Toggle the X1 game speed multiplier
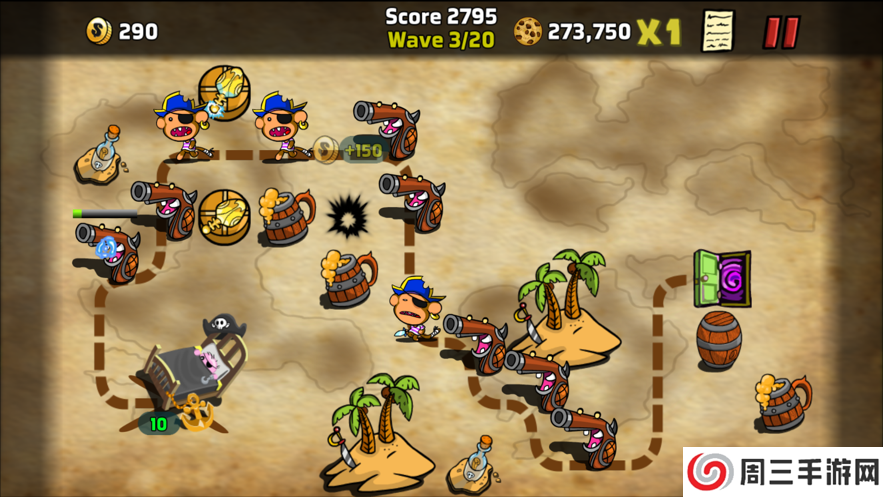 click(660, 32)
